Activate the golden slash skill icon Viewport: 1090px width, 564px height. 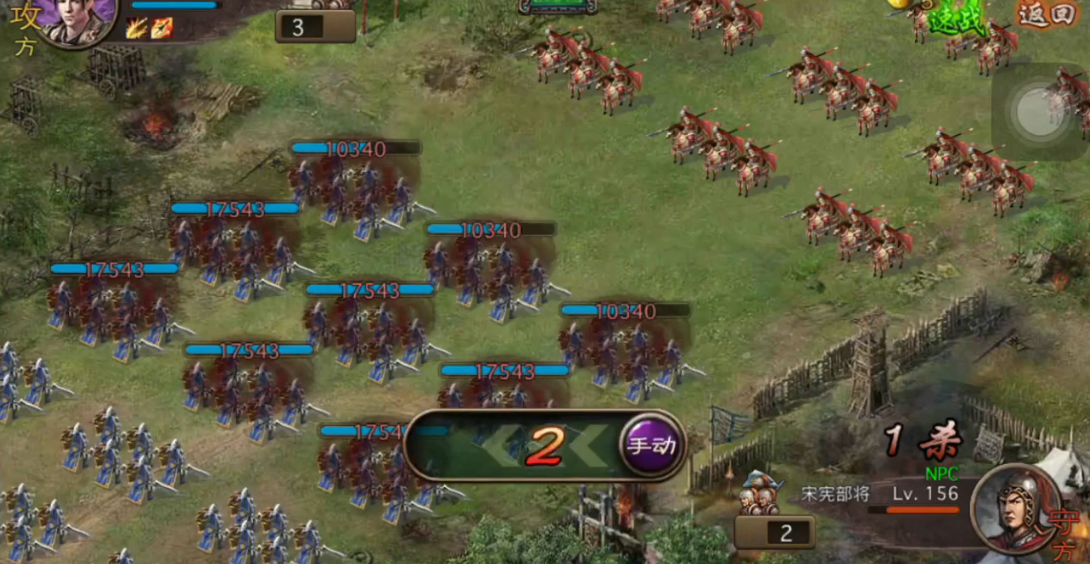click(137, 28)
